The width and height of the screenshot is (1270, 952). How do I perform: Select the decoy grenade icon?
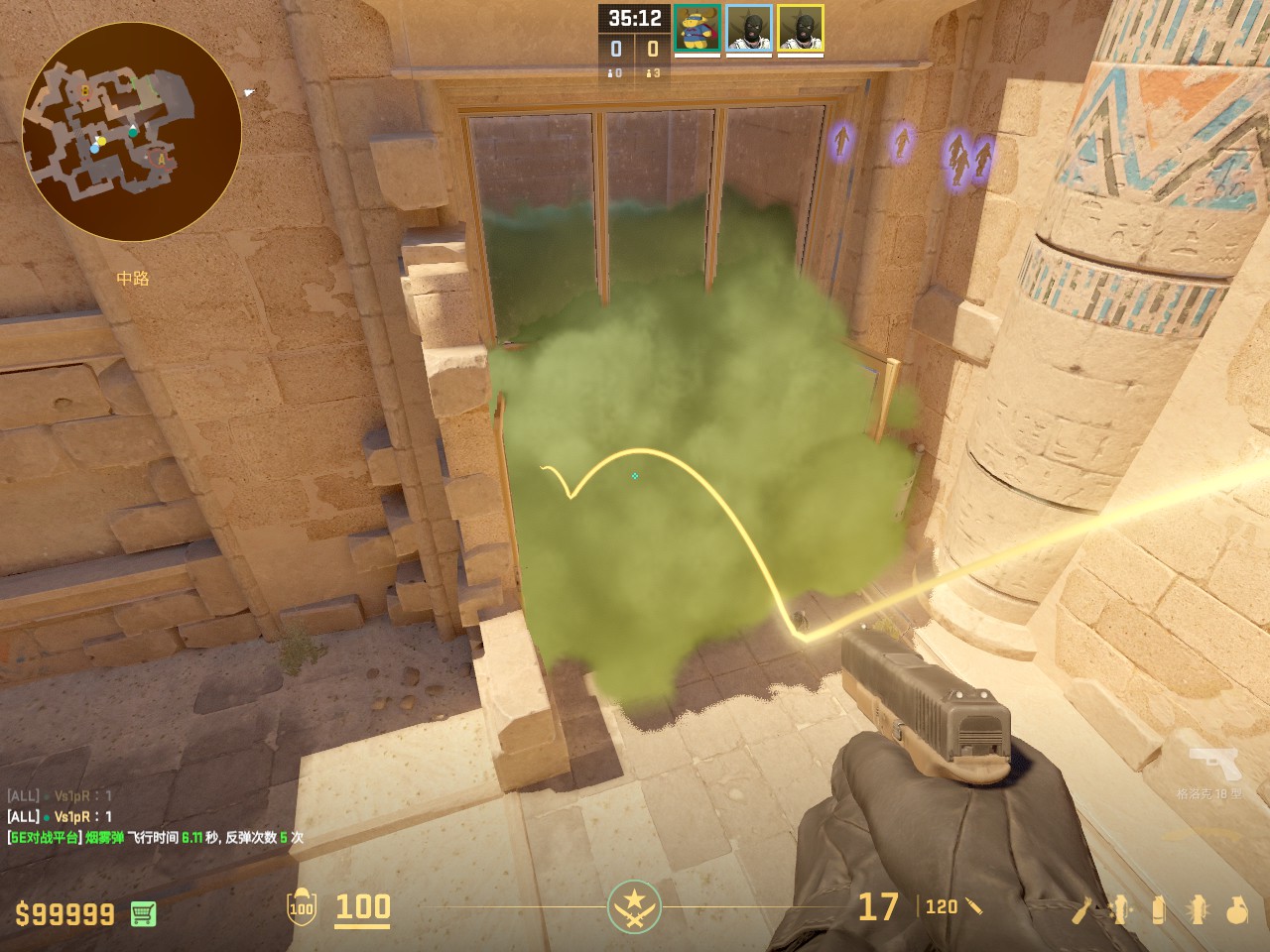point(1120,909)
